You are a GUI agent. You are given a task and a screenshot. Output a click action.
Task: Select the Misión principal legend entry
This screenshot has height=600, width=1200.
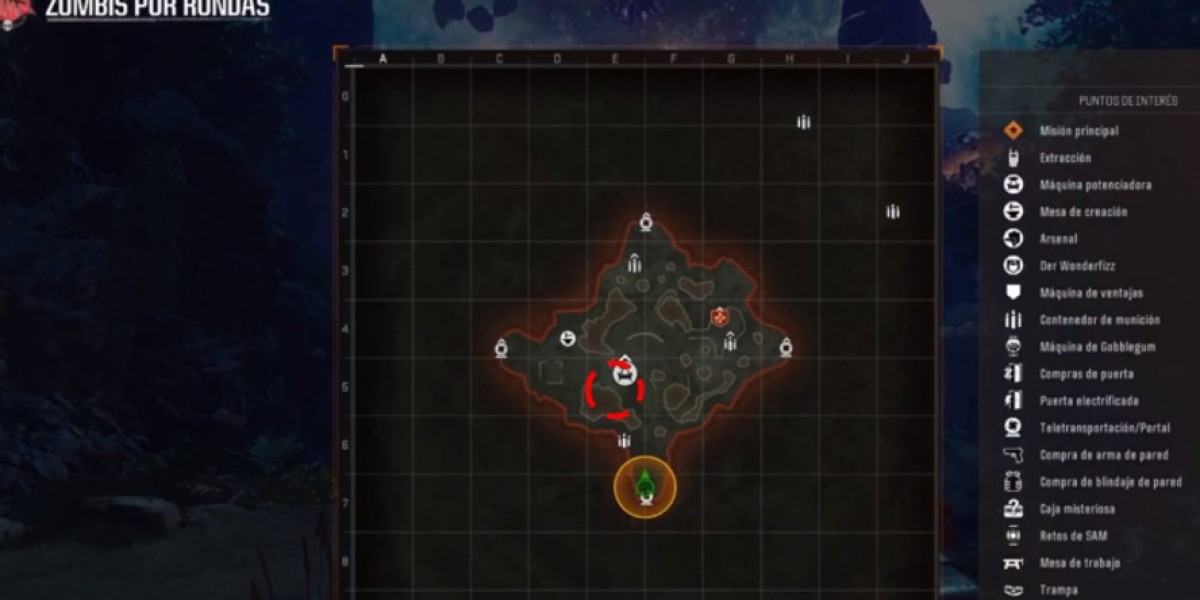pyautogui.click(x=1078, y=131)
